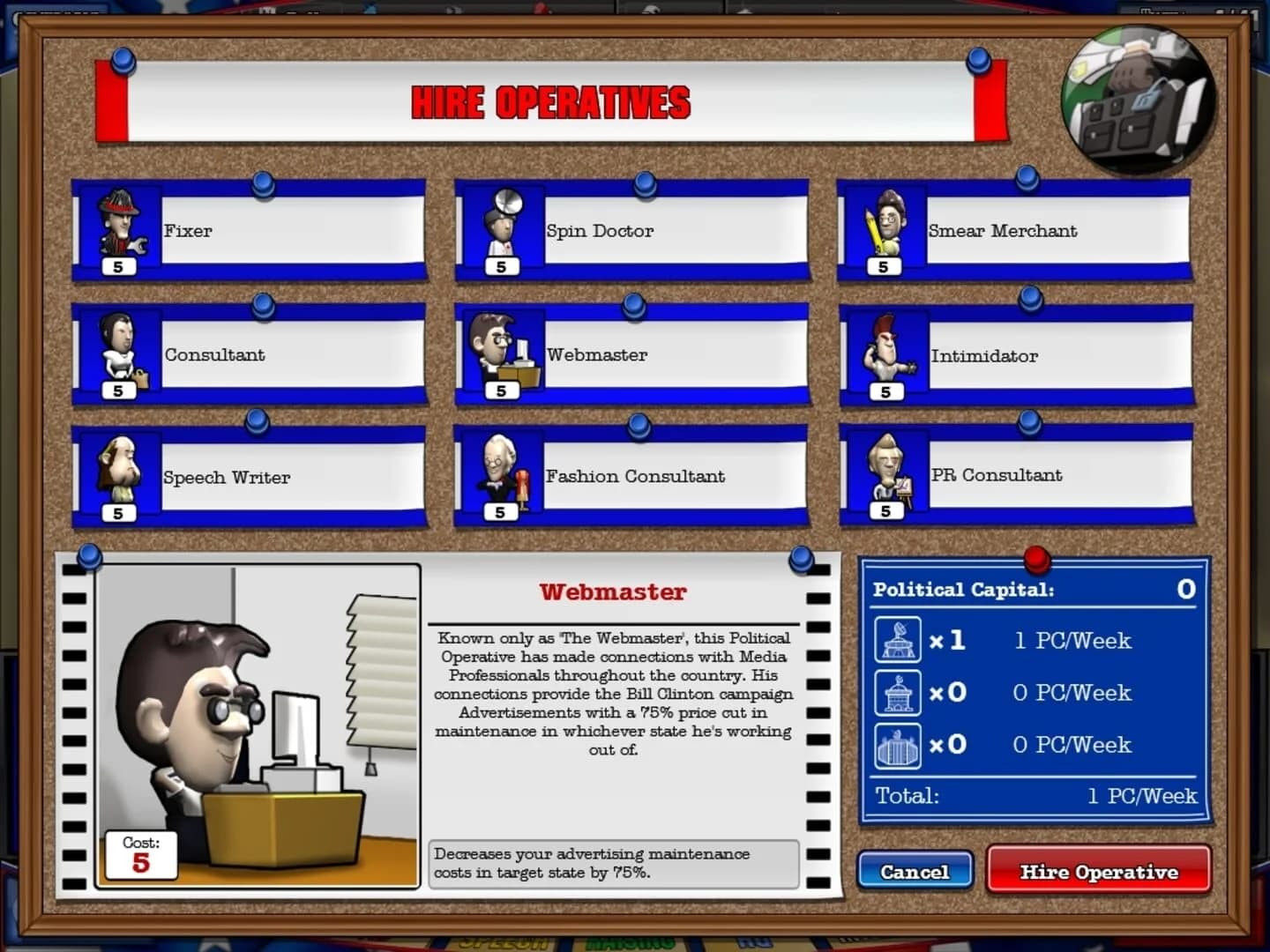Select the Consultant operative icon

(x=120, y=352)
